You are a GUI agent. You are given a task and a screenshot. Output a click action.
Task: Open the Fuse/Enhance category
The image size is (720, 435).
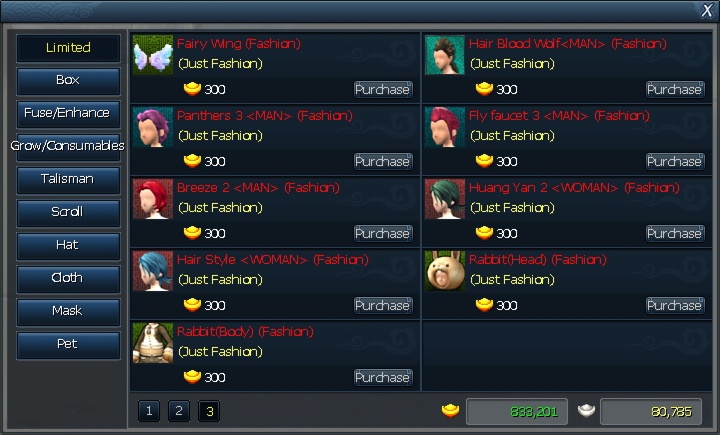tap(68, 113)
